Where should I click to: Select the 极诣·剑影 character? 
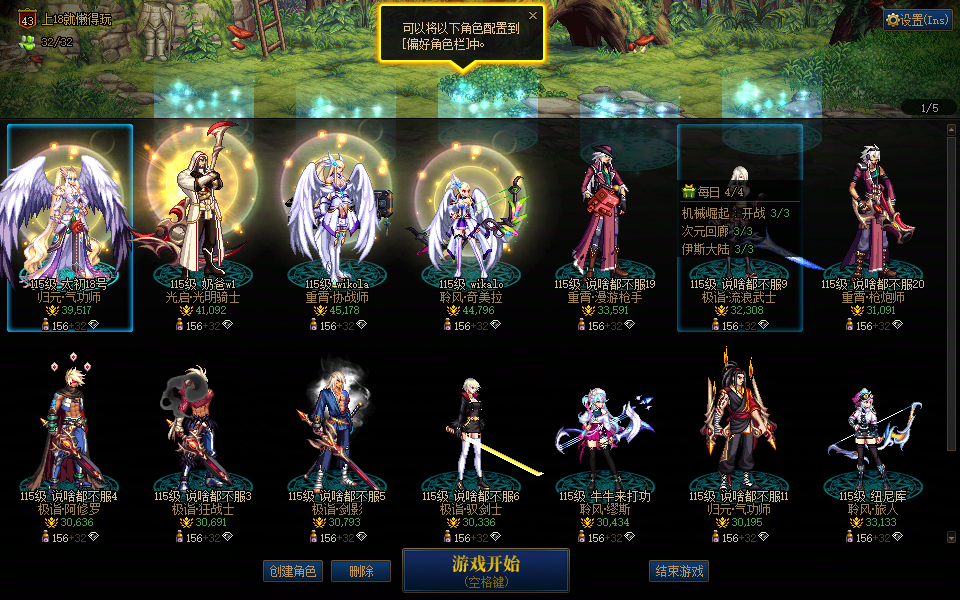pyautogui.click(x=337, y=440)
